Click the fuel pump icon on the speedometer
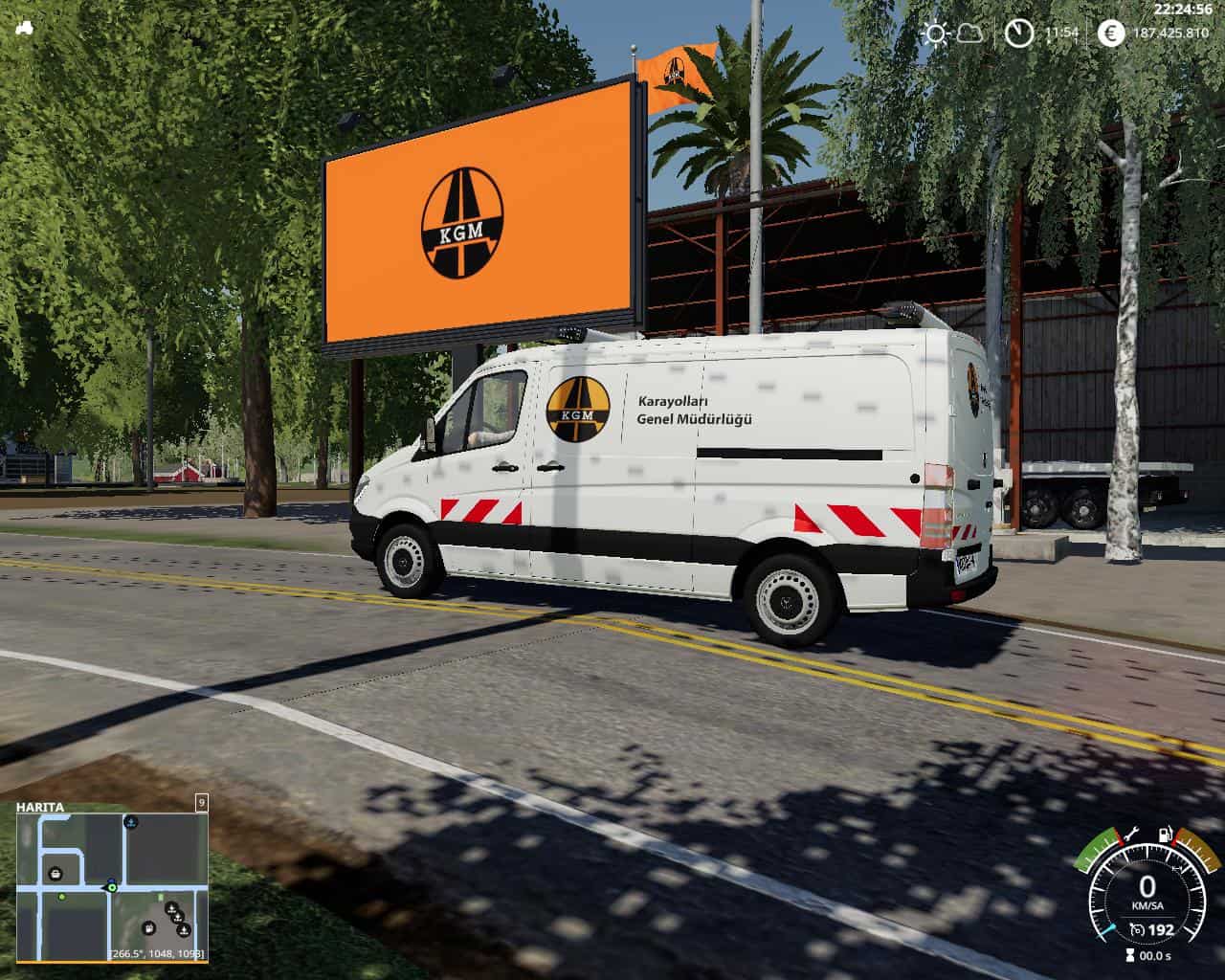This screenshot has height=980, width=1225. (1165, 835)
